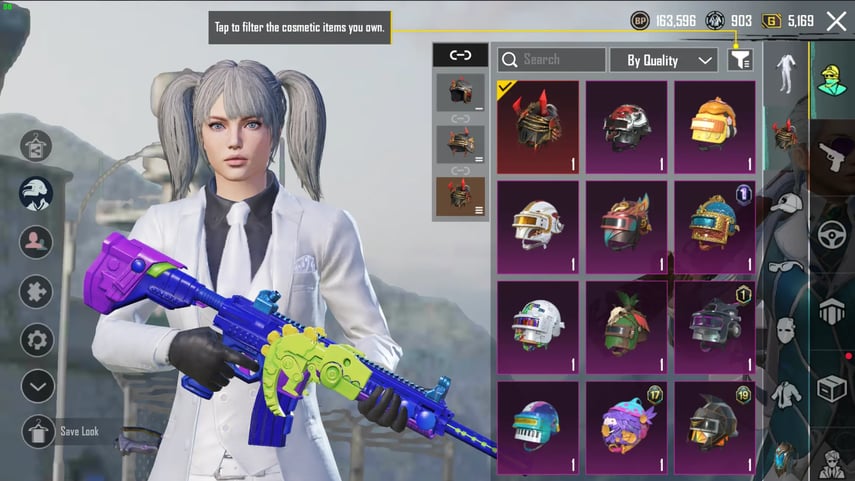Switch to the vehicle steering wheel category

pos(832,234)
